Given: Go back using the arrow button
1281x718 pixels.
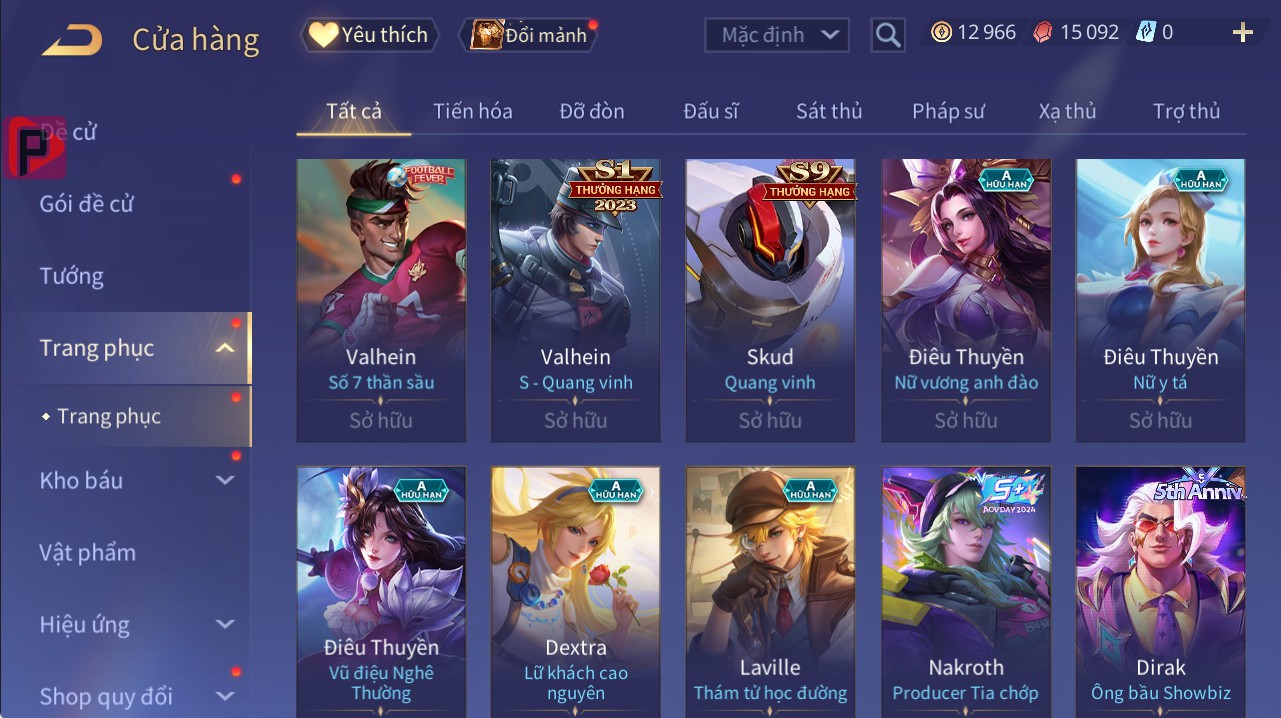Looking at the screenshot, I should point(72,40).
